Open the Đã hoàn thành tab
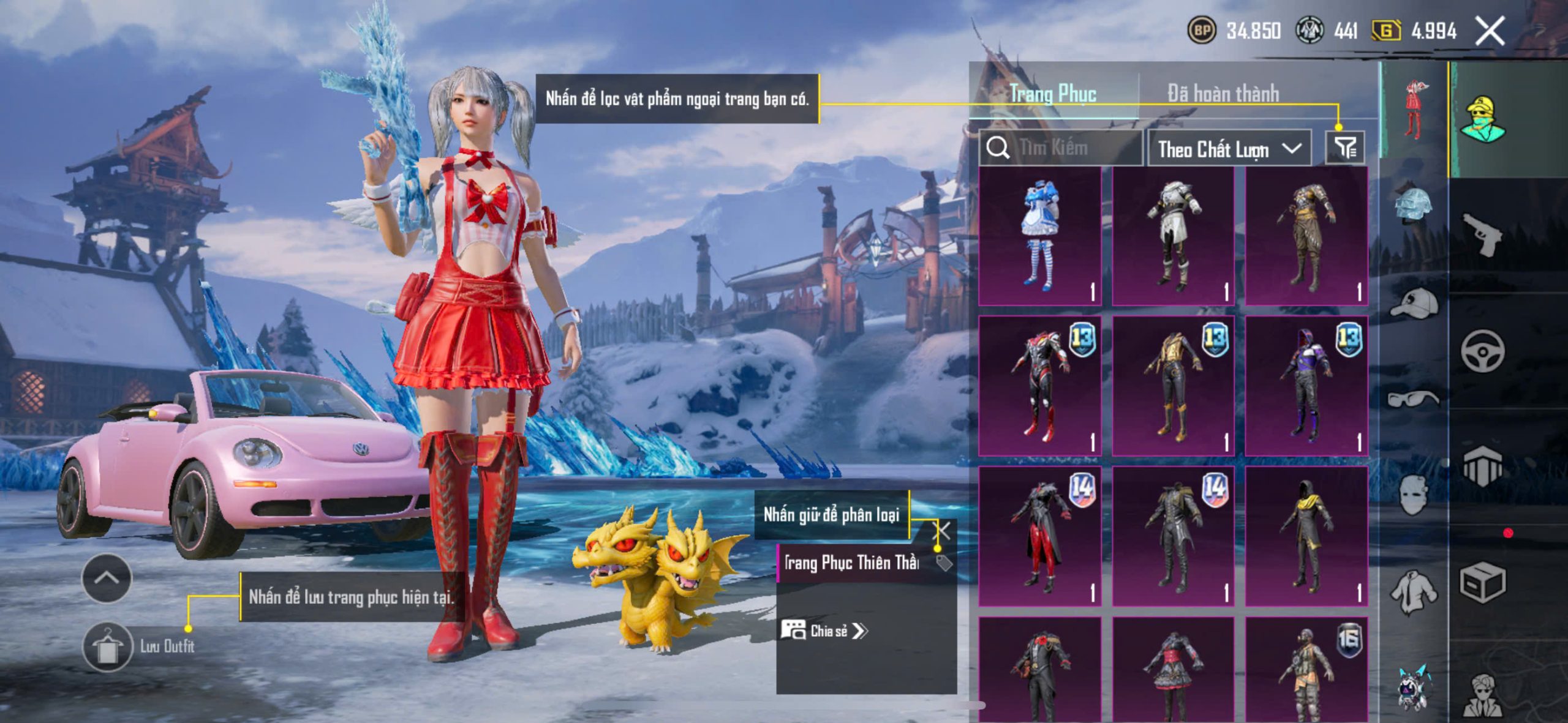The image size is (1568, 723). coord(1223,94)
